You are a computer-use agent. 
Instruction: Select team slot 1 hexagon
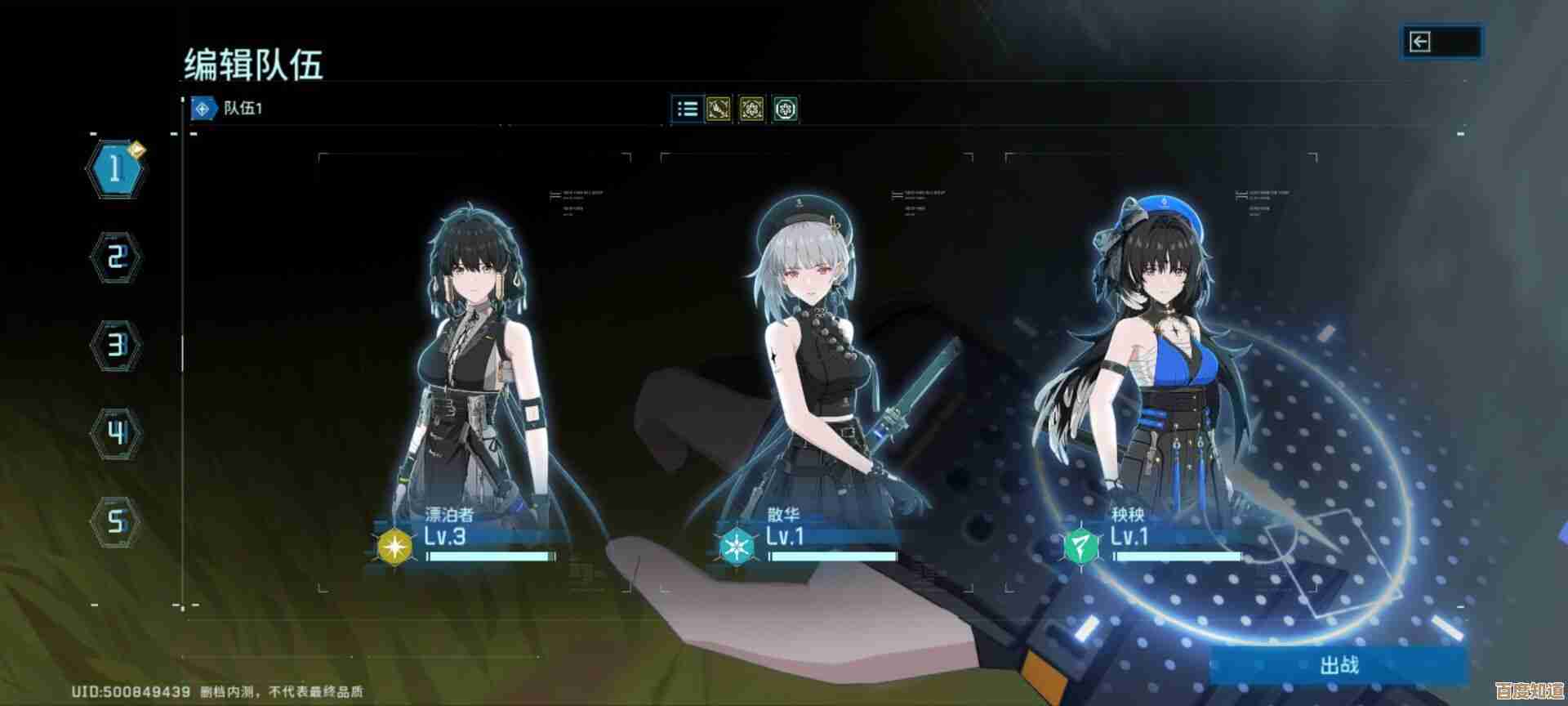point(115,169)
